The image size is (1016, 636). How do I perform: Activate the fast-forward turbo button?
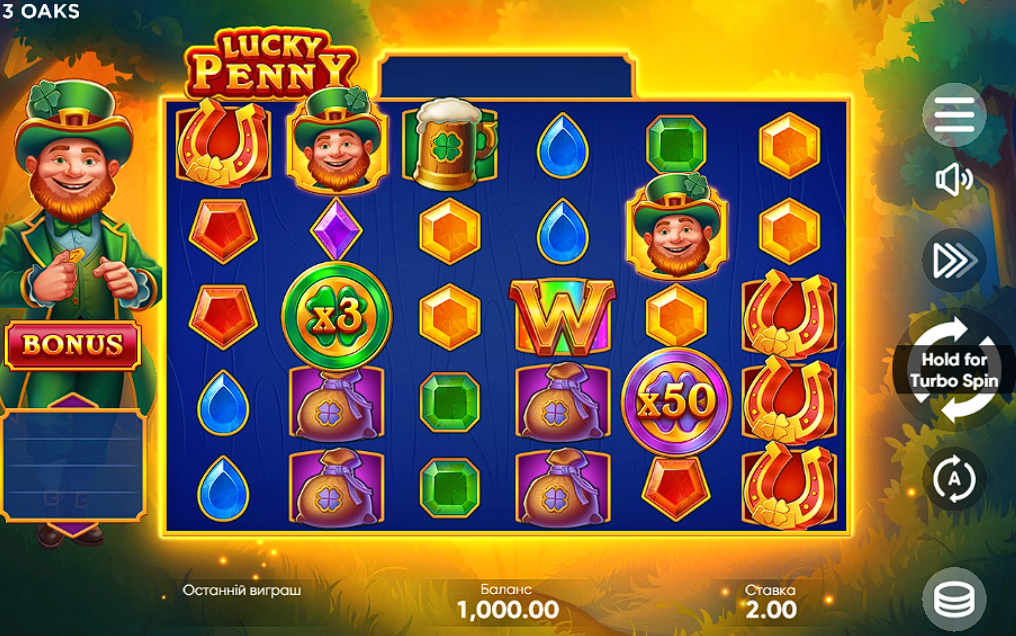tap(954, 260)
